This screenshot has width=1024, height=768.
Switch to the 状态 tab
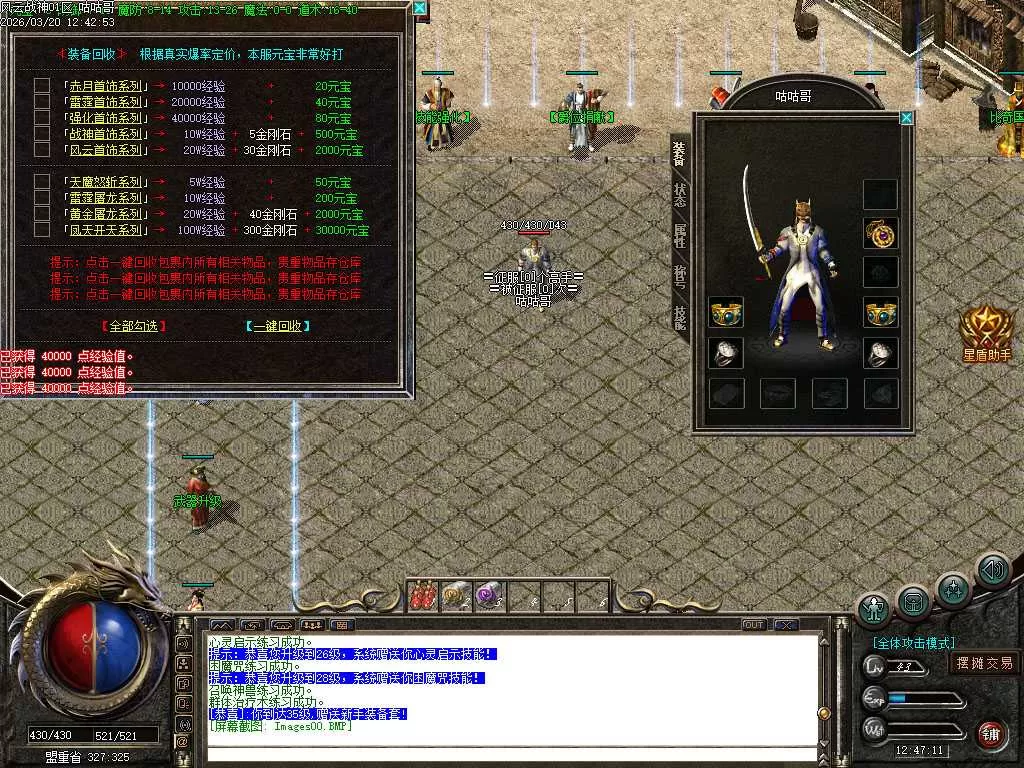tap(680, 194)
